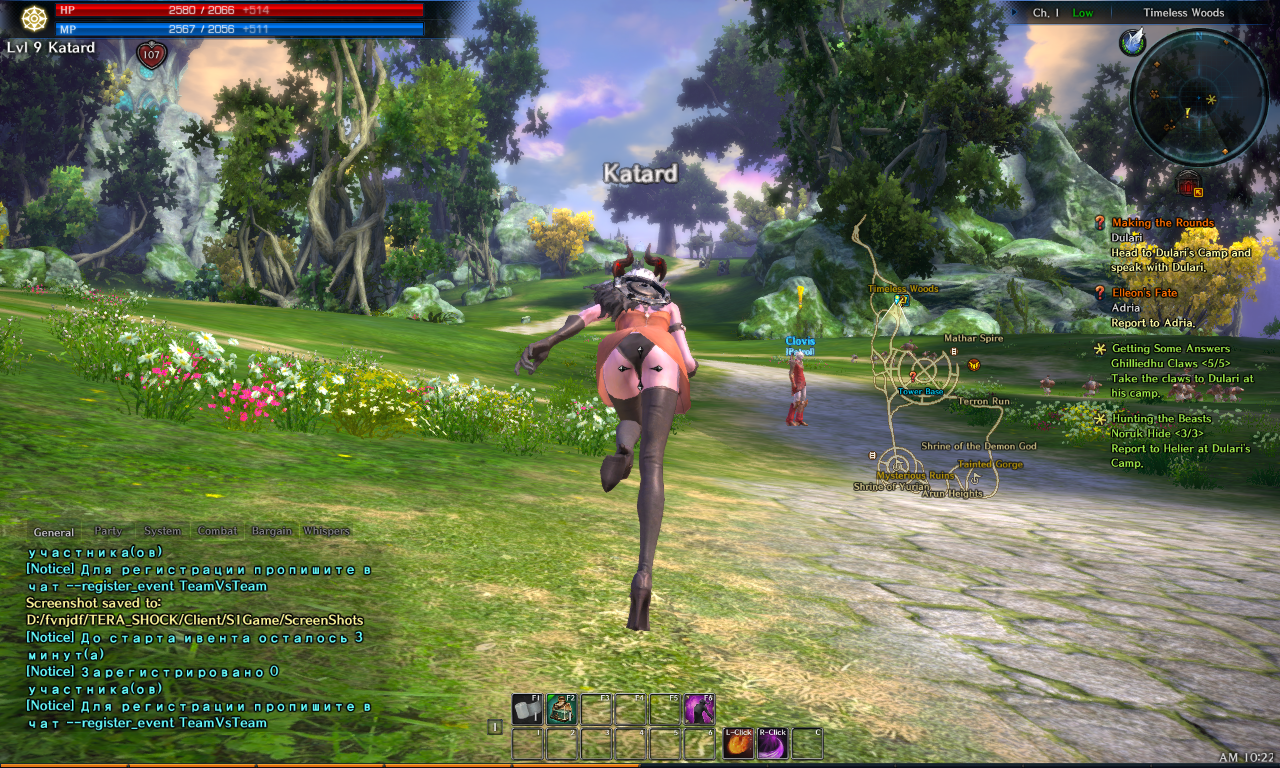Open the red building icon below minimap
The image size is (1280, 768).
coord(1187,183)
